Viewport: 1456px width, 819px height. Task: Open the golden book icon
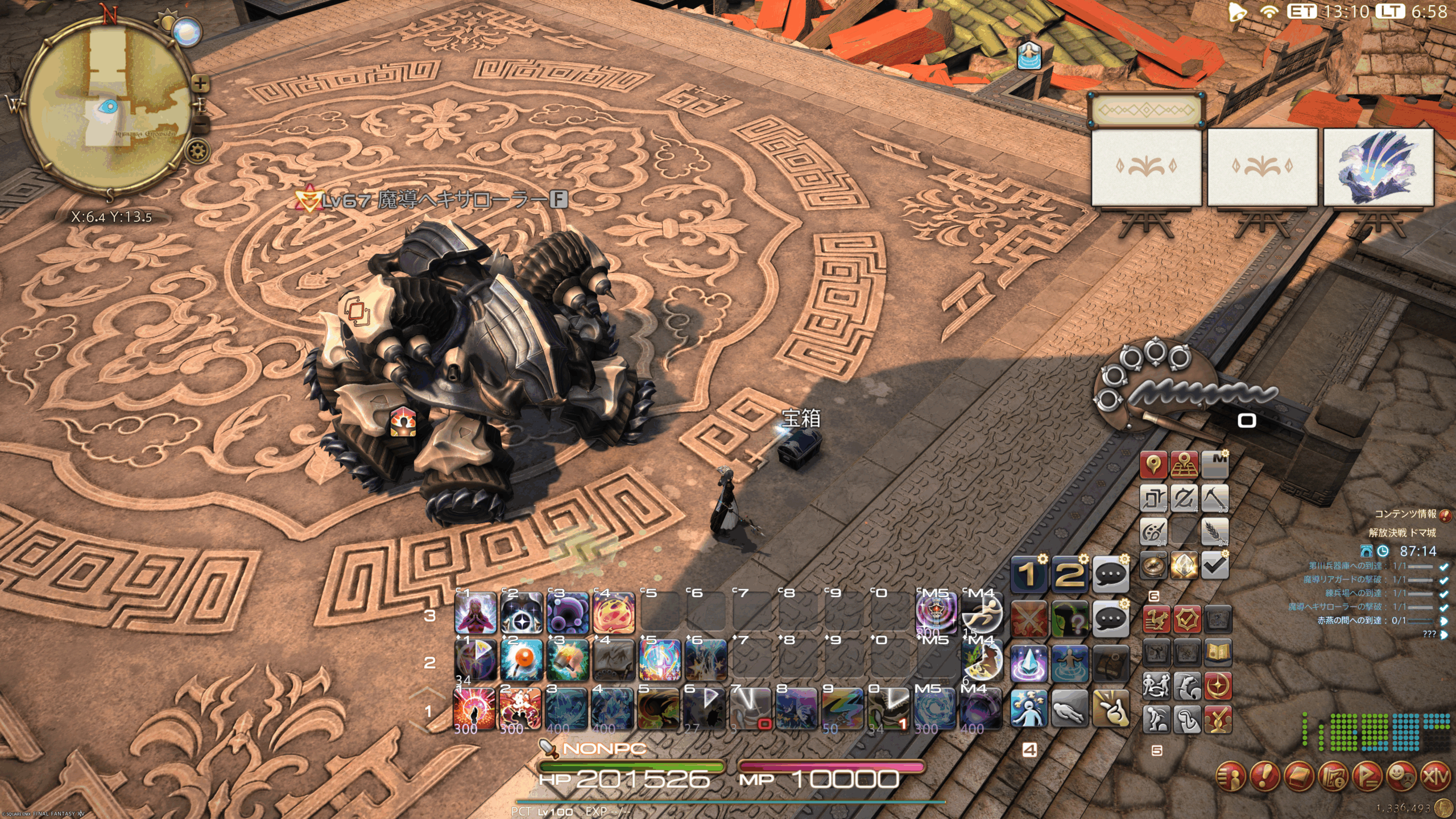click(1217, 652)
